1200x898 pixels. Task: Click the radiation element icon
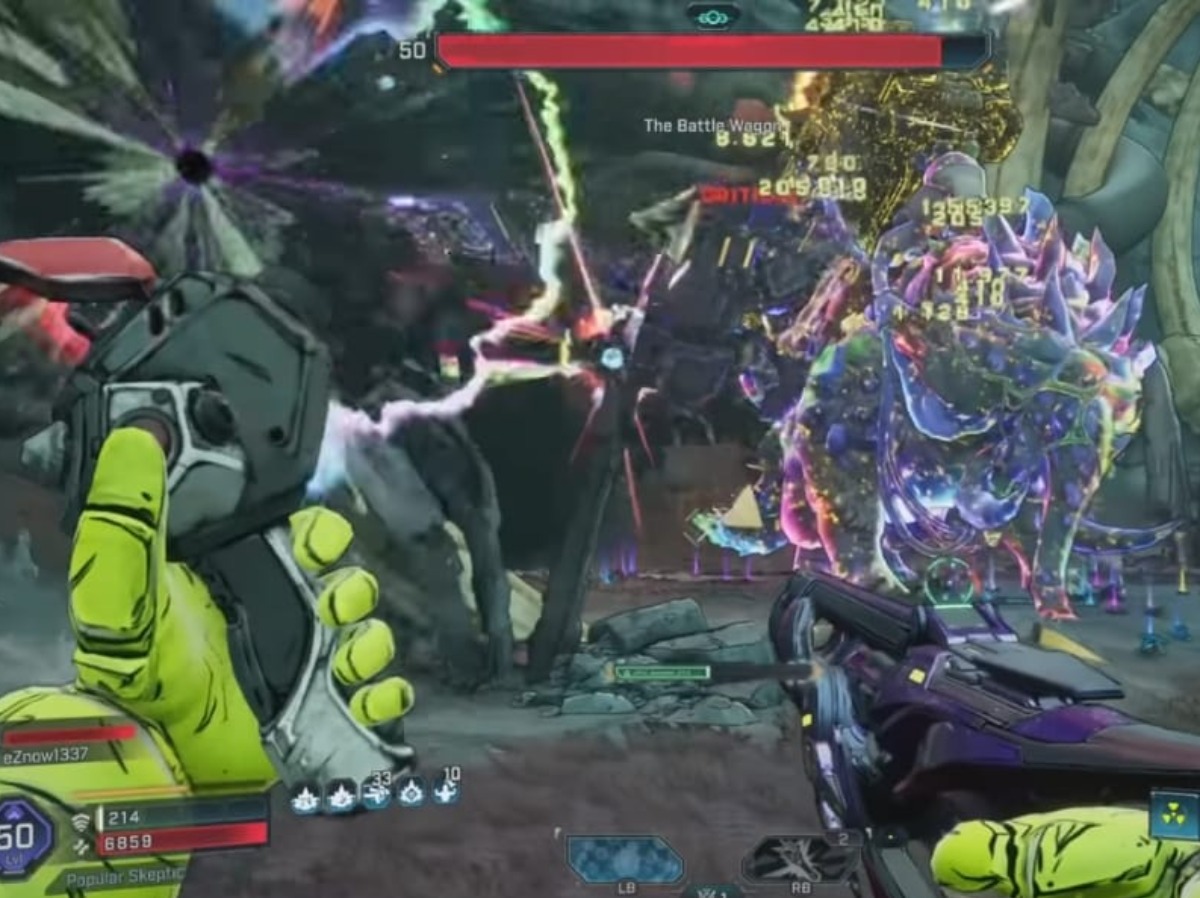point(1173,814)
